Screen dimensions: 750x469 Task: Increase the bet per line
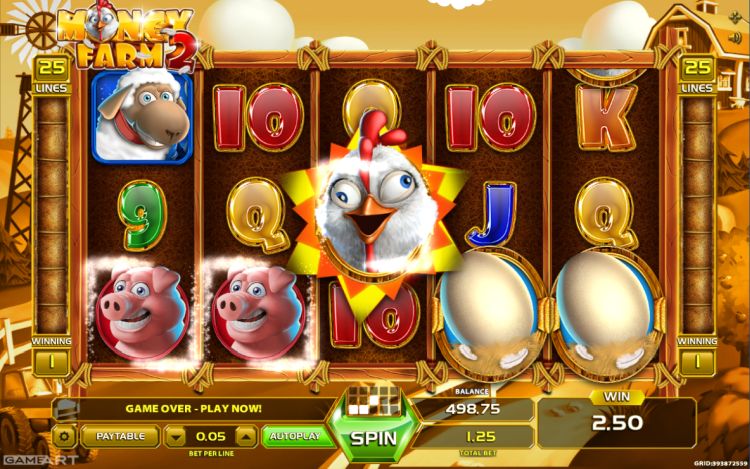(246, 436)
